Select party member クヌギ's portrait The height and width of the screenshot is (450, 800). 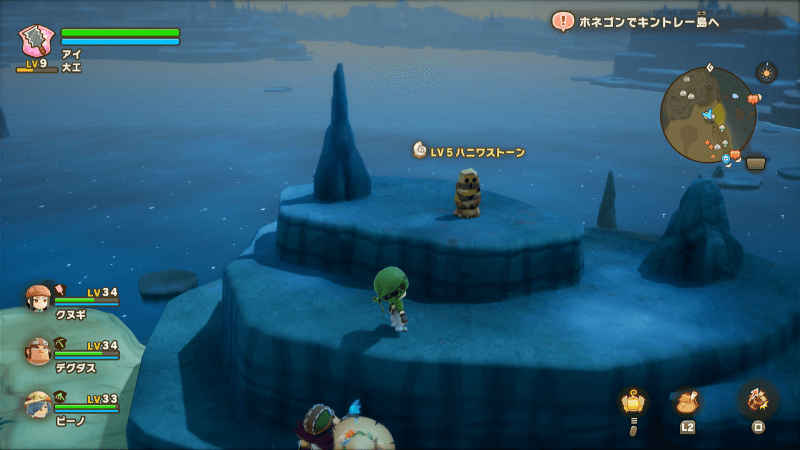click(x=38, y=300)
